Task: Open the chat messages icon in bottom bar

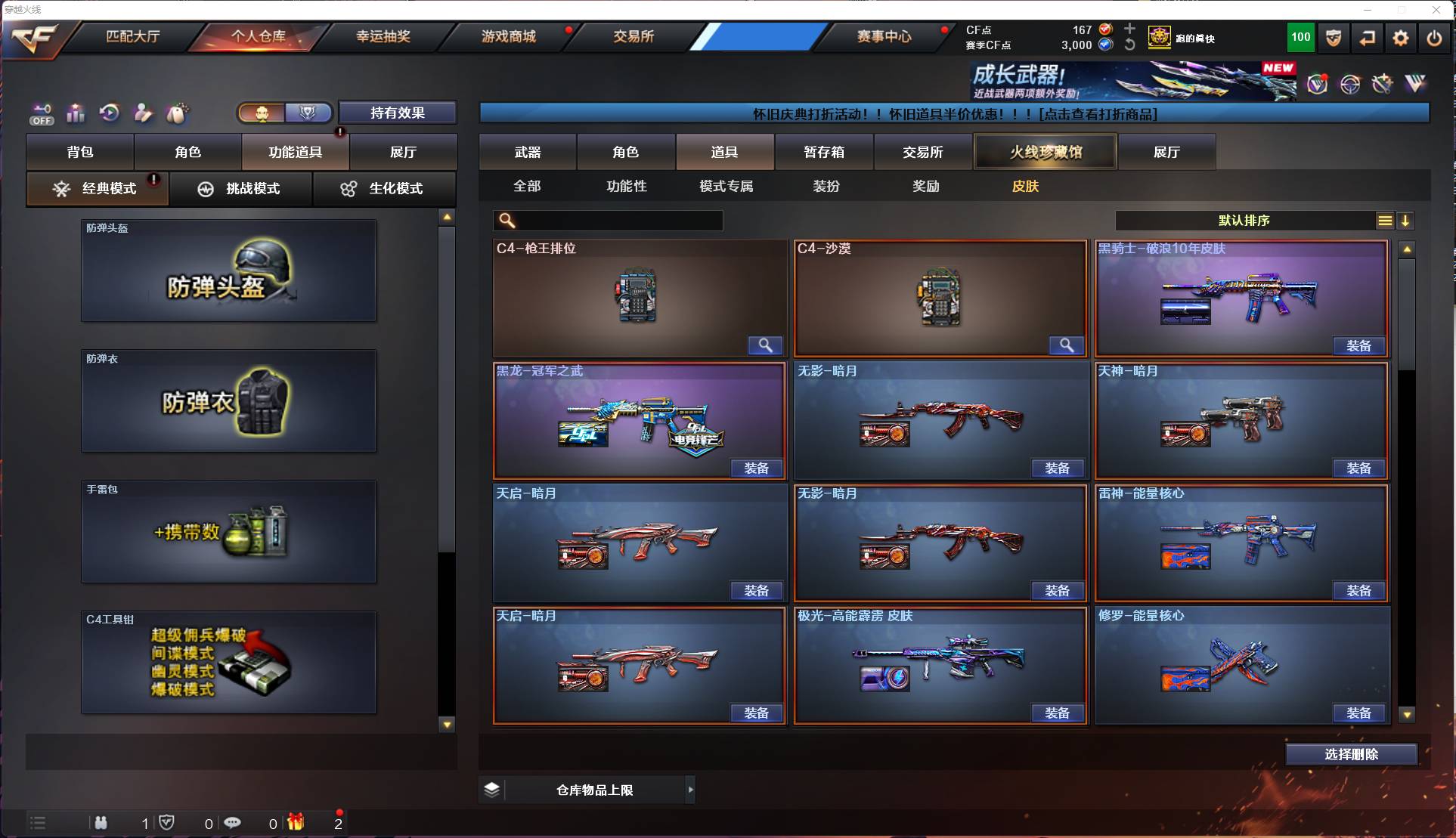Action: point(233,824)
